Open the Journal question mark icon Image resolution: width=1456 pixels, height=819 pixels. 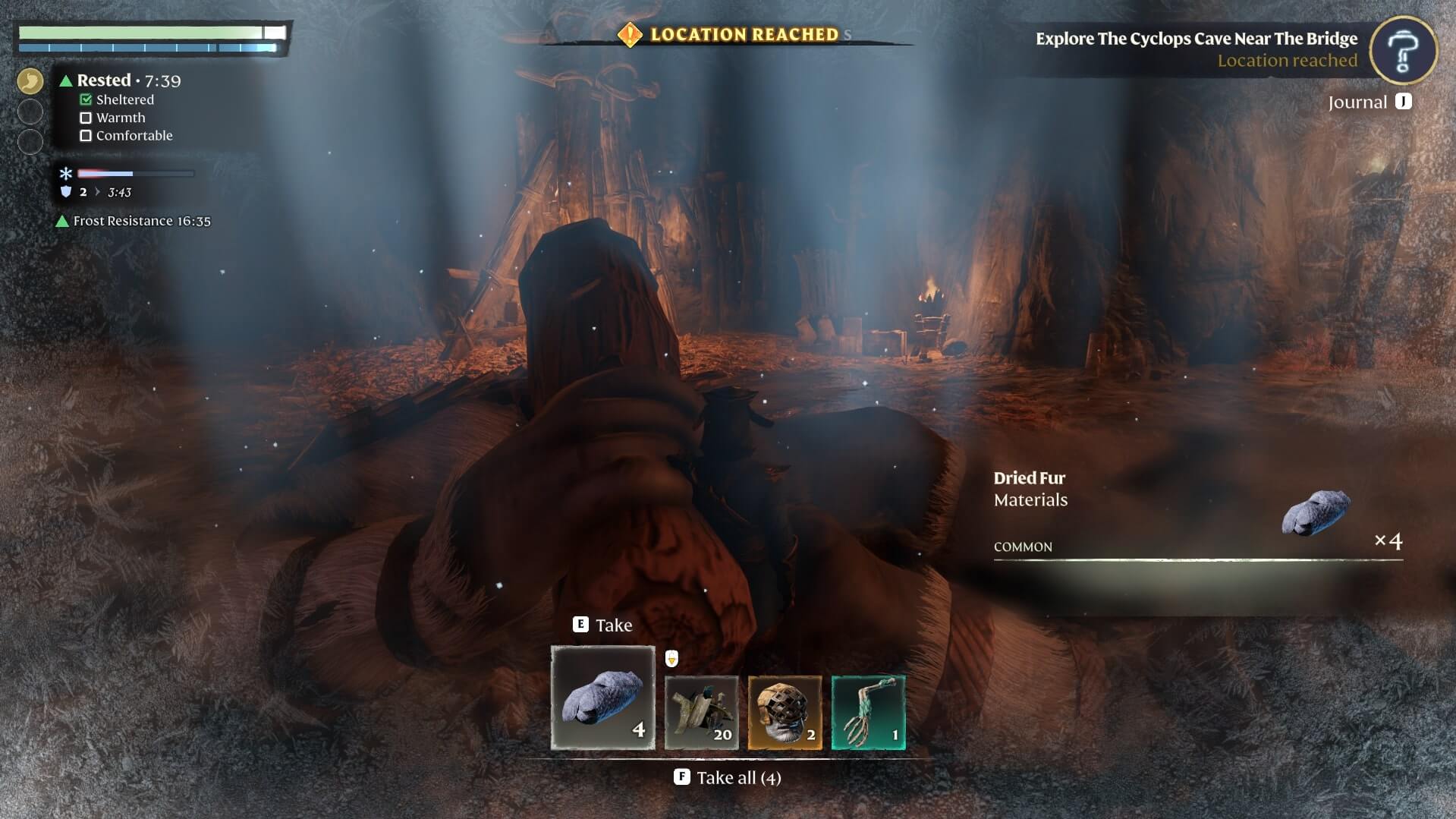[1403, 50]
